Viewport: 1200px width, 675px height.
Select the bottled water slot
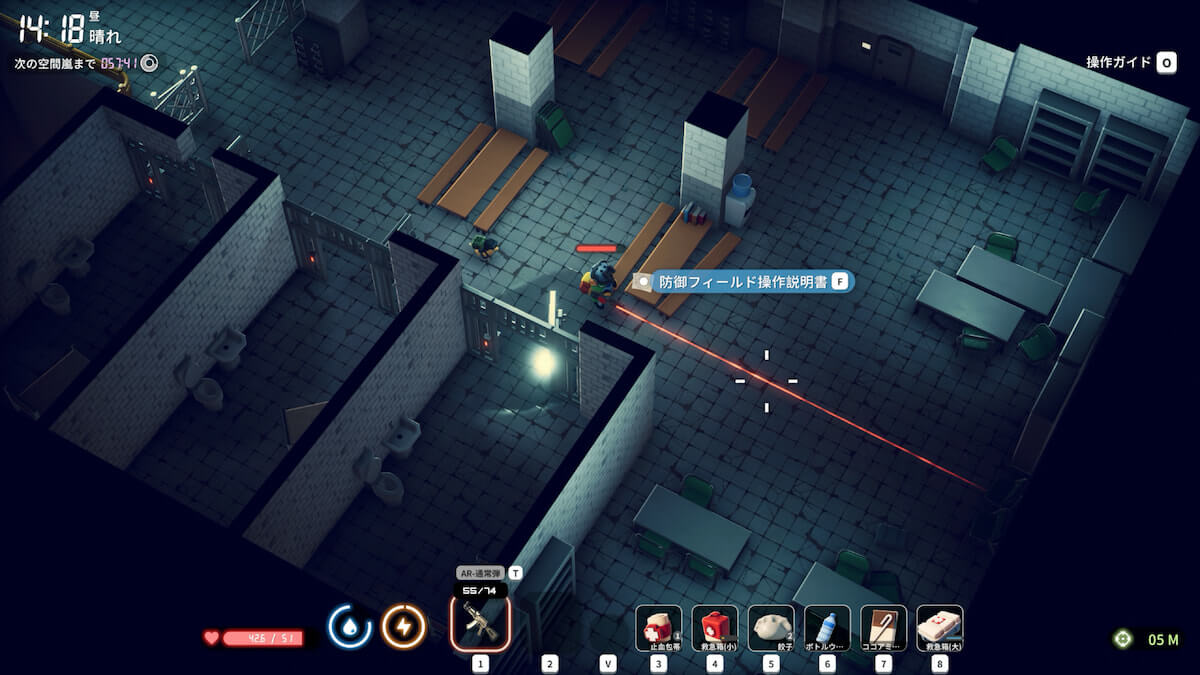[827, 628]
